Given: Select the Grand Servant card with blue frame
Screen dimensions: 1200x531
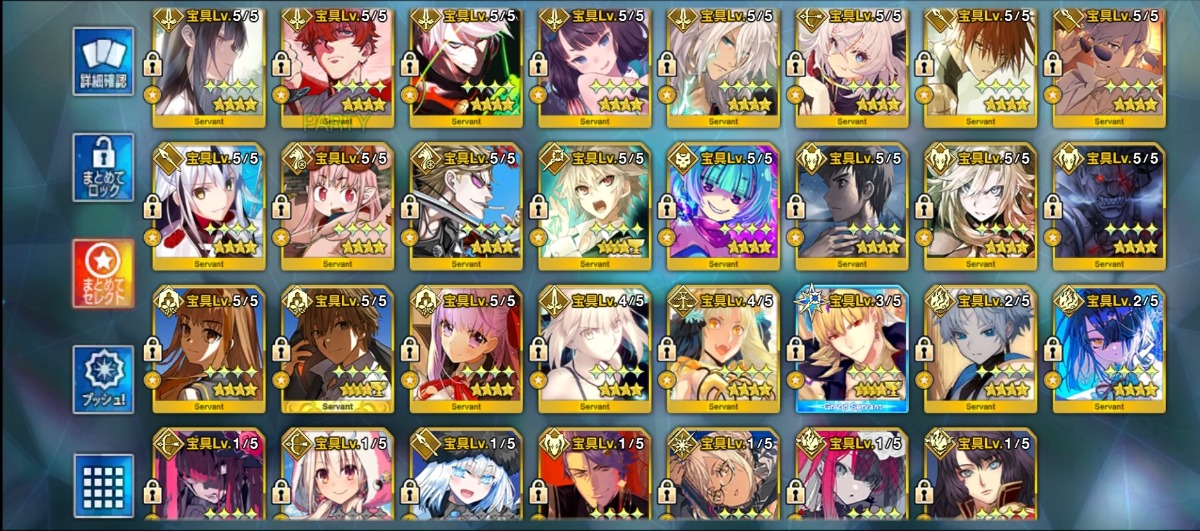Looking at the screenshot, I should 851,350.
